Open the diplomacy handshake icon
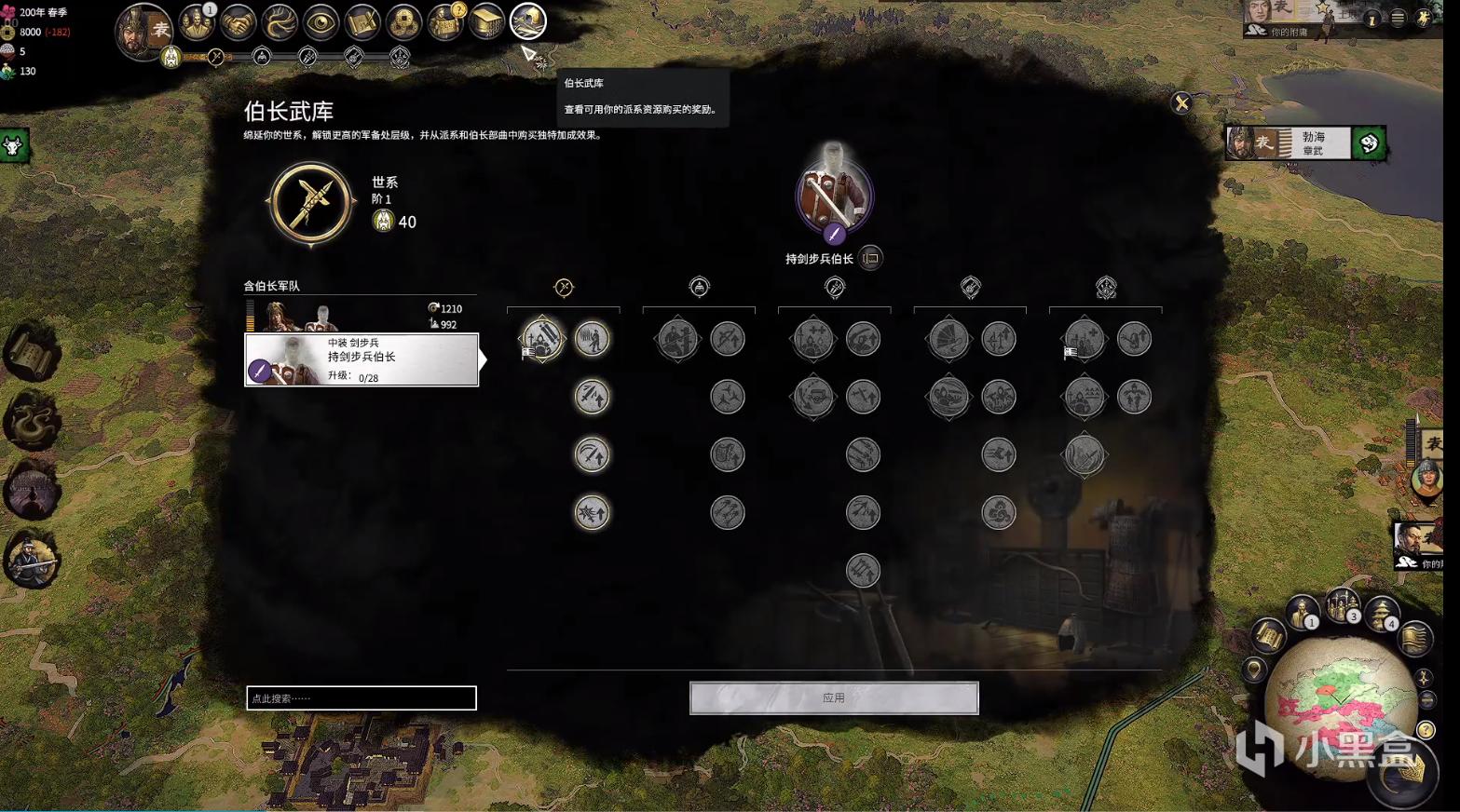Viewport: 1460px width, 812px height. coord(239,22)
